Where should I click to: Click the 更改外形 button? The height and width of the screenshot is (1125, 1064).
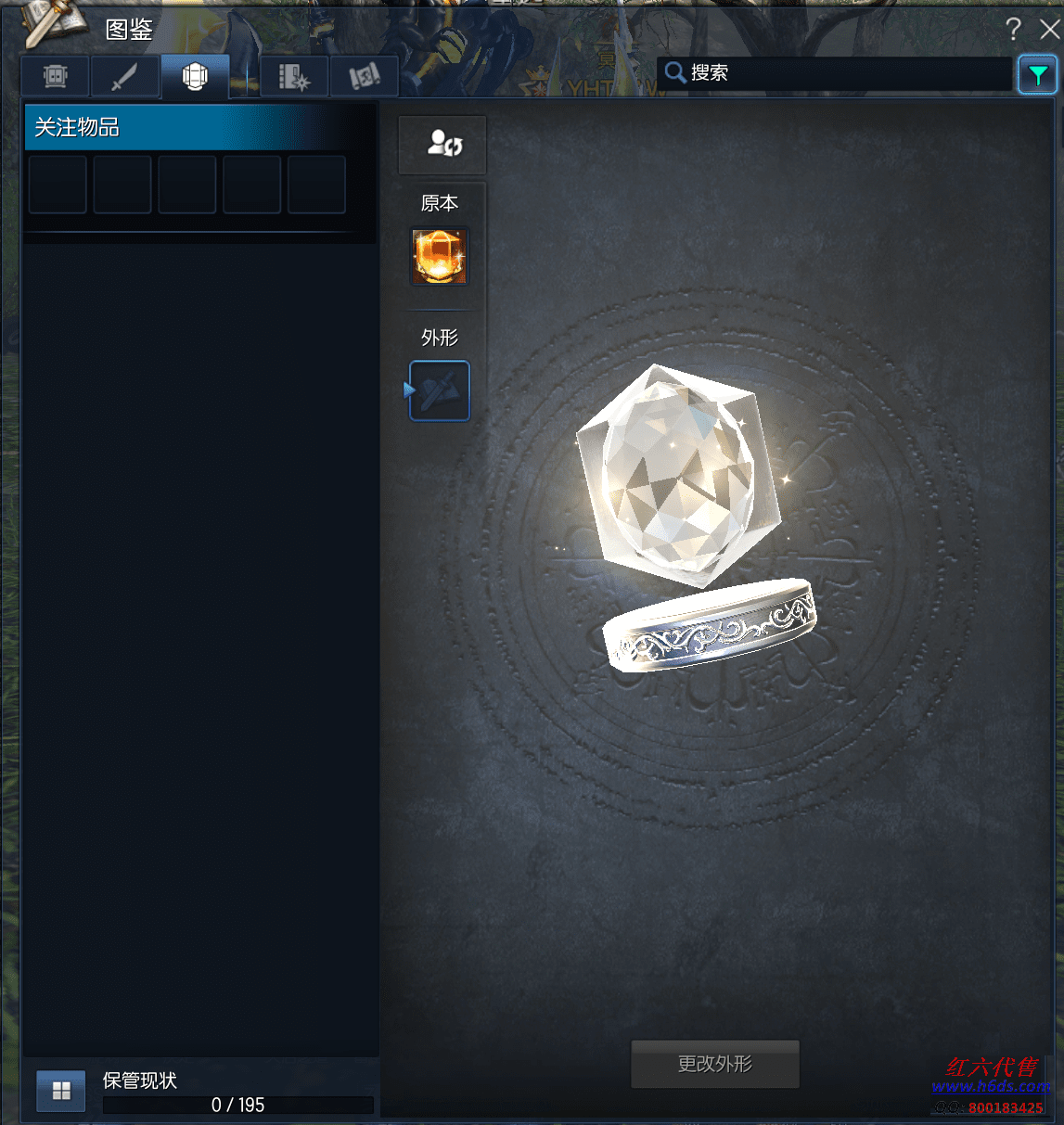[714, 1064]
